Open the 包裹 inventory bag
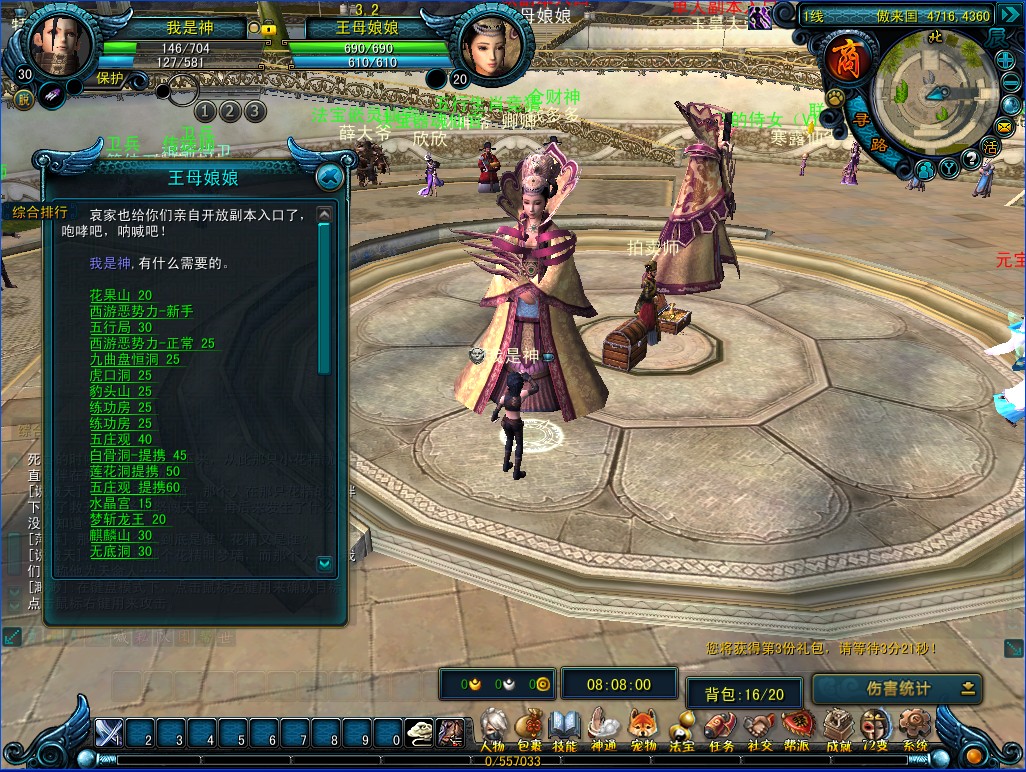The image size is (1026, 772). [x=529, y=729]
